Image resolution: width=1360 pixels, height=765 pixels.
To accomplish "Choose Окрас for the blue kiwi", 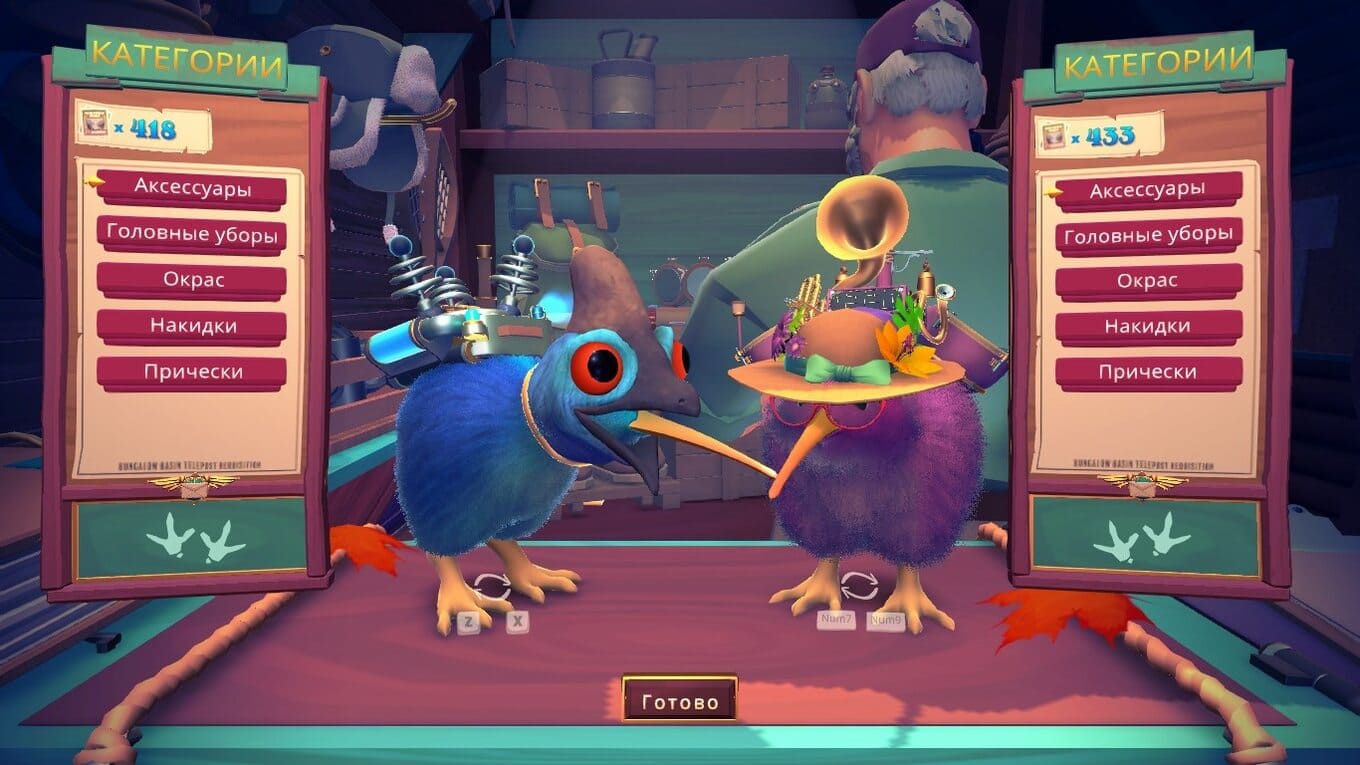I will 192,280.
